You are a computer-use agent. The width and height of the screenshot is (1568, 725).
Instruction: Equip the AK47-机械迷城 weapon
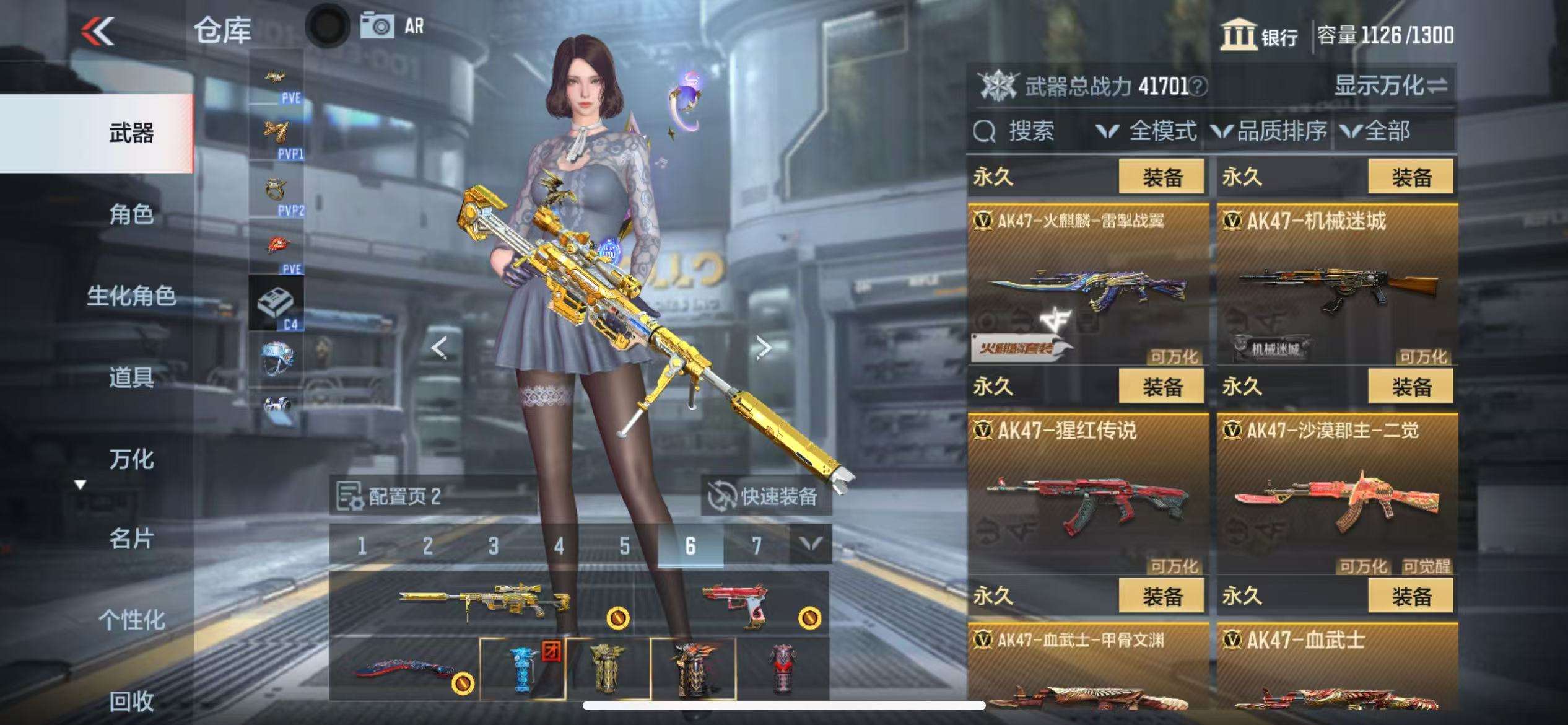(x=1410, y=177)
